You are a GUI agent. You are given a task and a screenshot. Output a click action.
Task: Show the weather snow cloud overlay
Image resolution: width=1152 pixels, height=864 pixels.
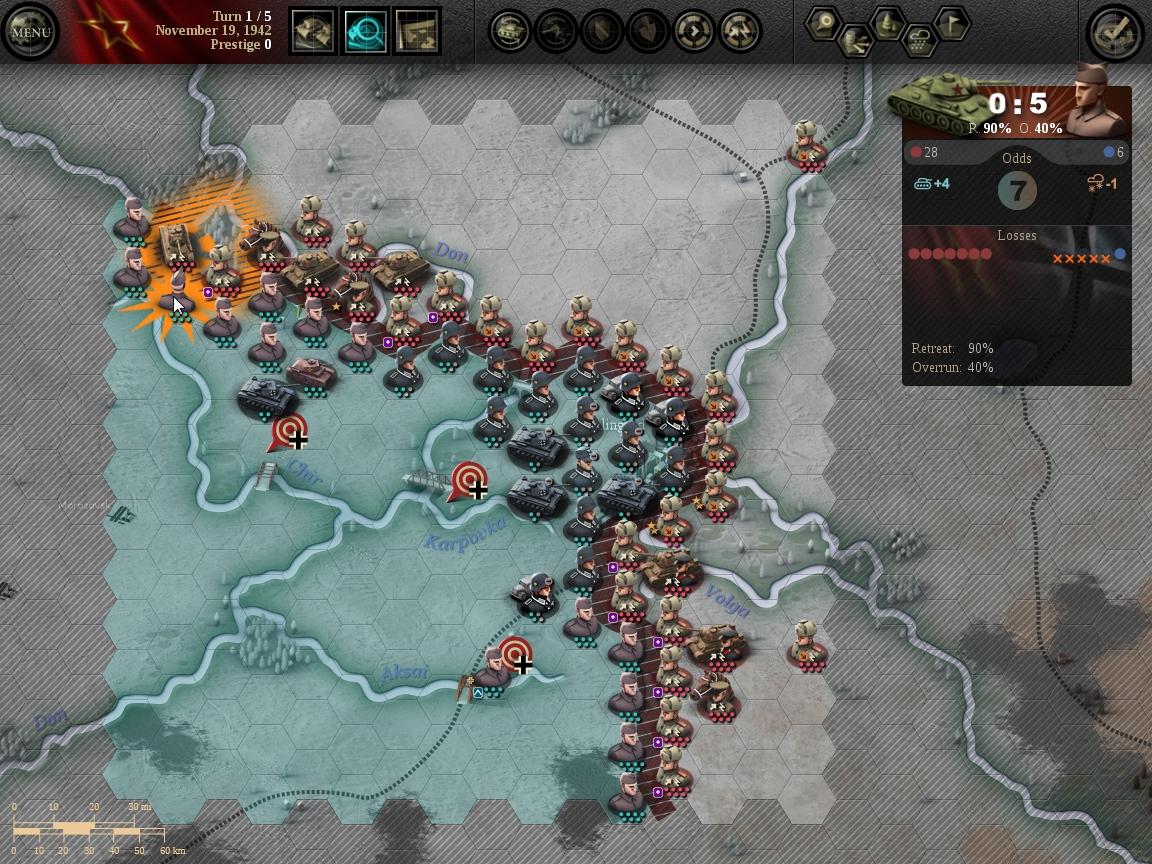920,41
